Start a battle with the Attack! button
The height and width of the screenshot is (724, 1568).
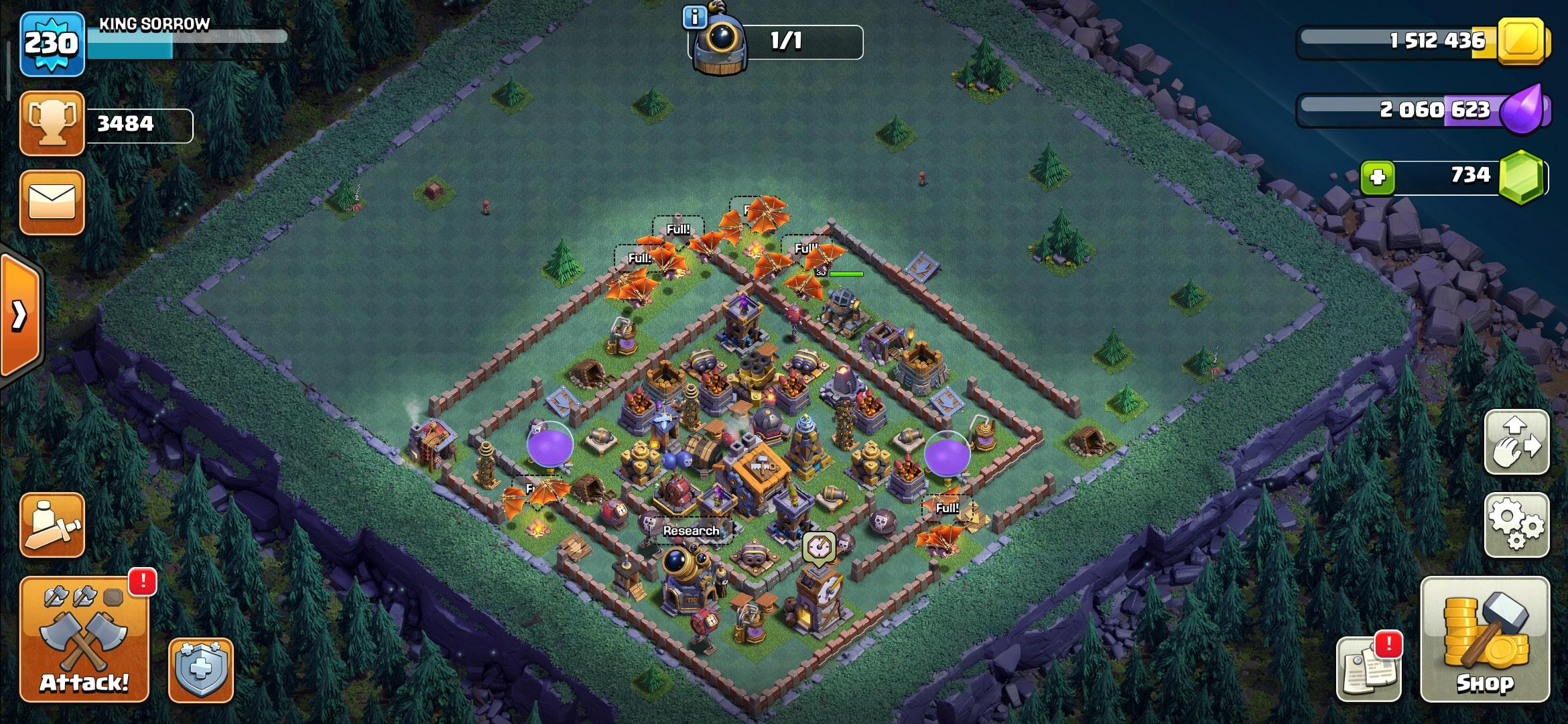pyautogui.click(x=84, y=639)
